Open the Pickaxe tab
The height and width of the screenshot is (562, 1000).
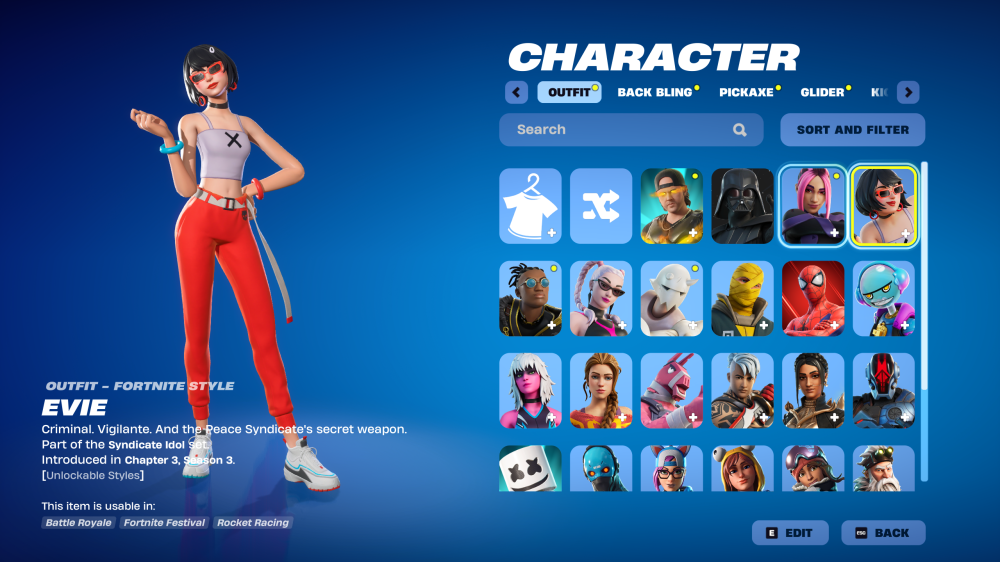point(746,92)
